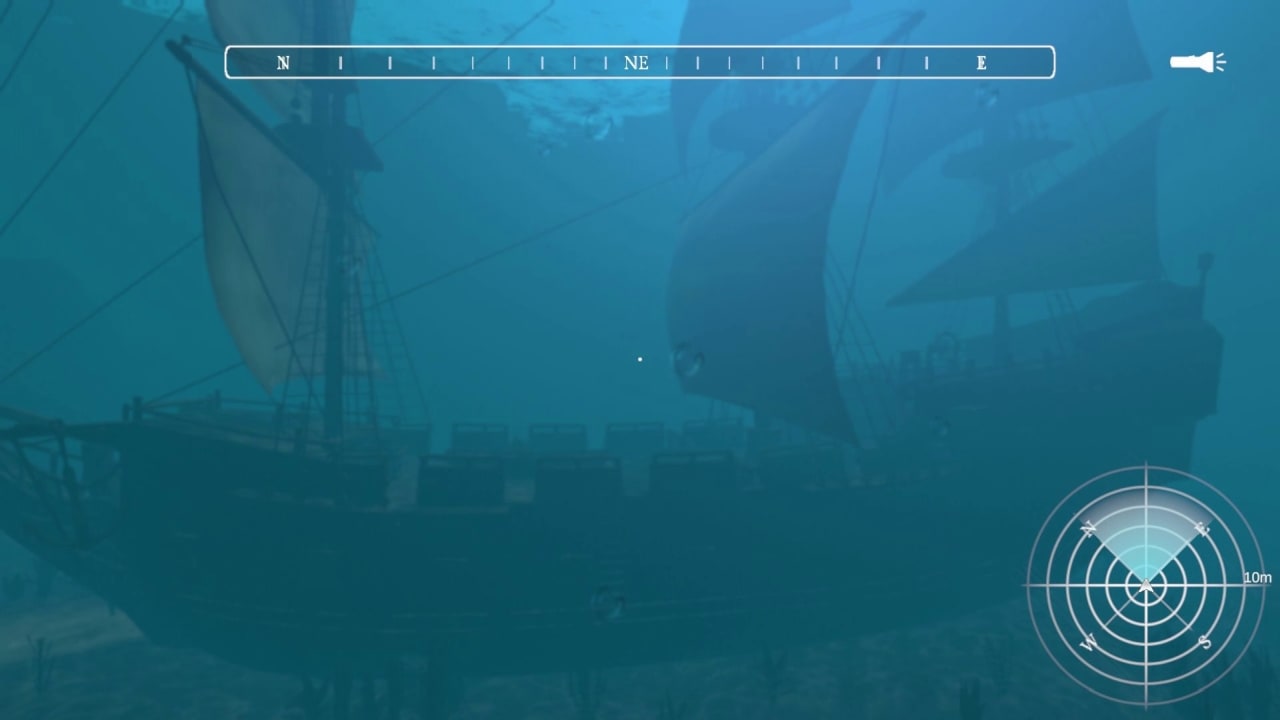Toggle the flashlight icon
This screenshot has width=1280, height=720.
(x=1196, y=62)
